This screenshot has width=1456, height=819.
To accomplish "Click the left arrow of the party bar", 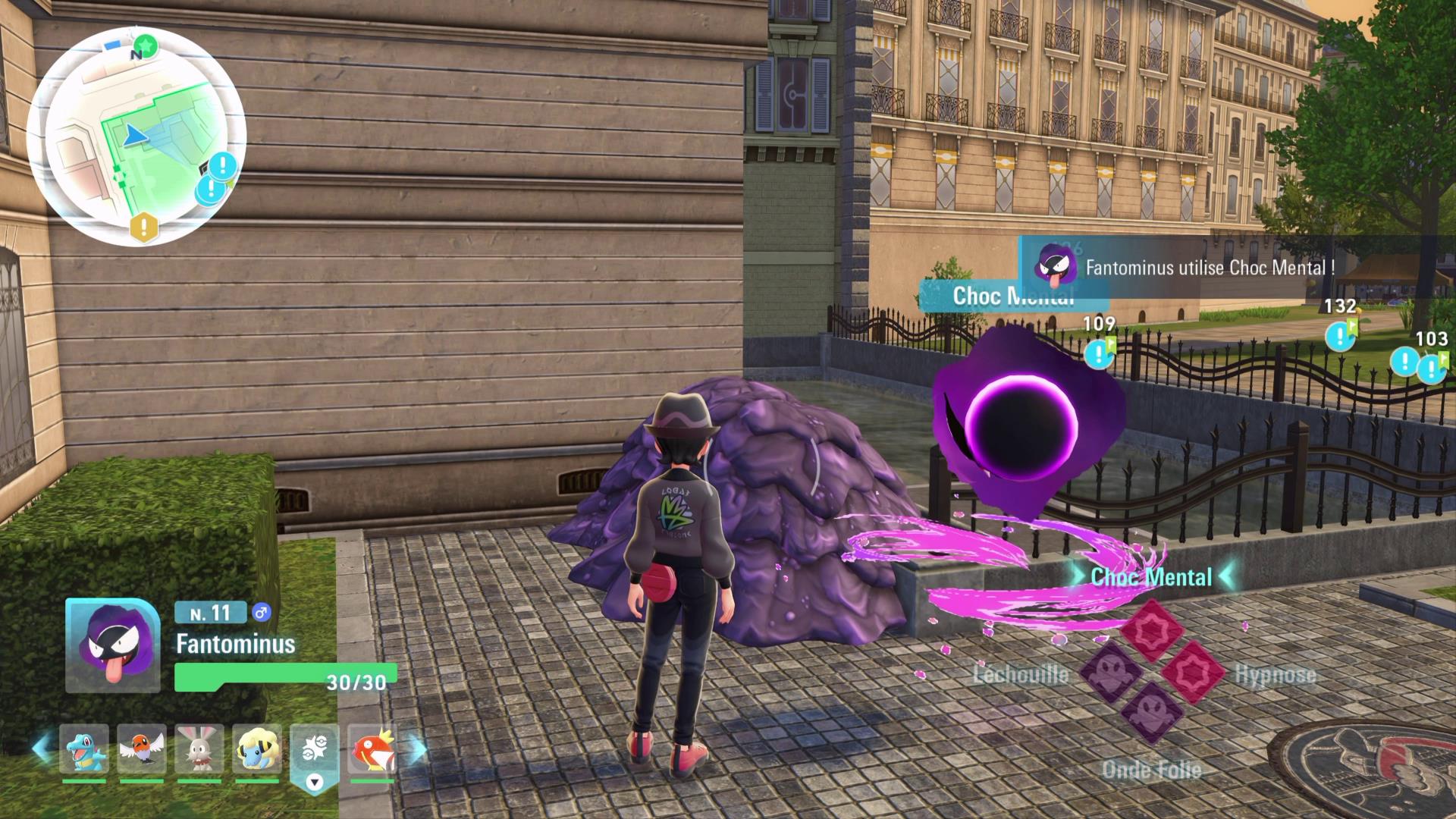I will click(42, 748).
